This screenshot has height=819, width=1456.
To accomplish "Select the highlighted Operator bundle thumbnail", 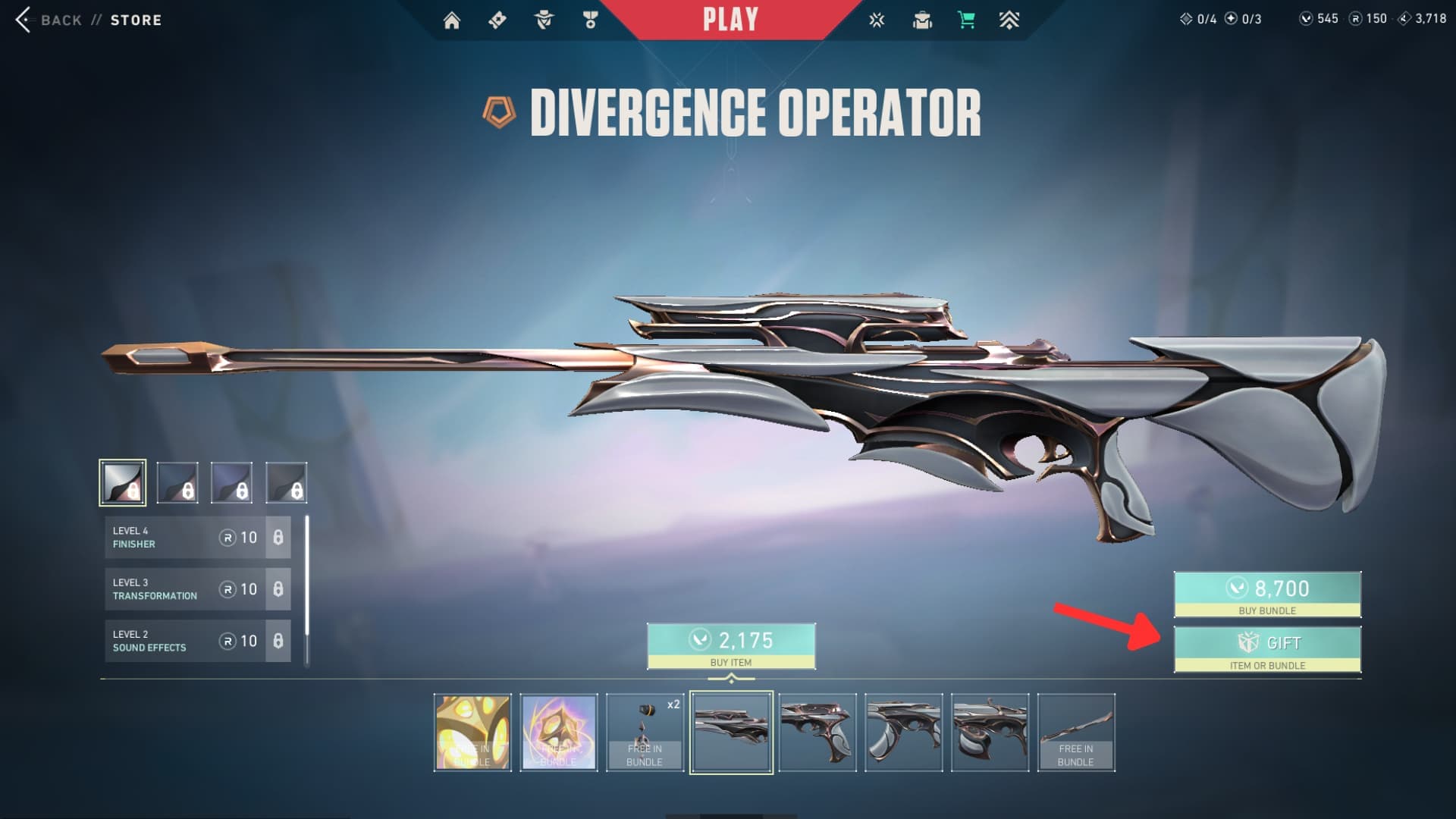I will click(x=731, y=733).
